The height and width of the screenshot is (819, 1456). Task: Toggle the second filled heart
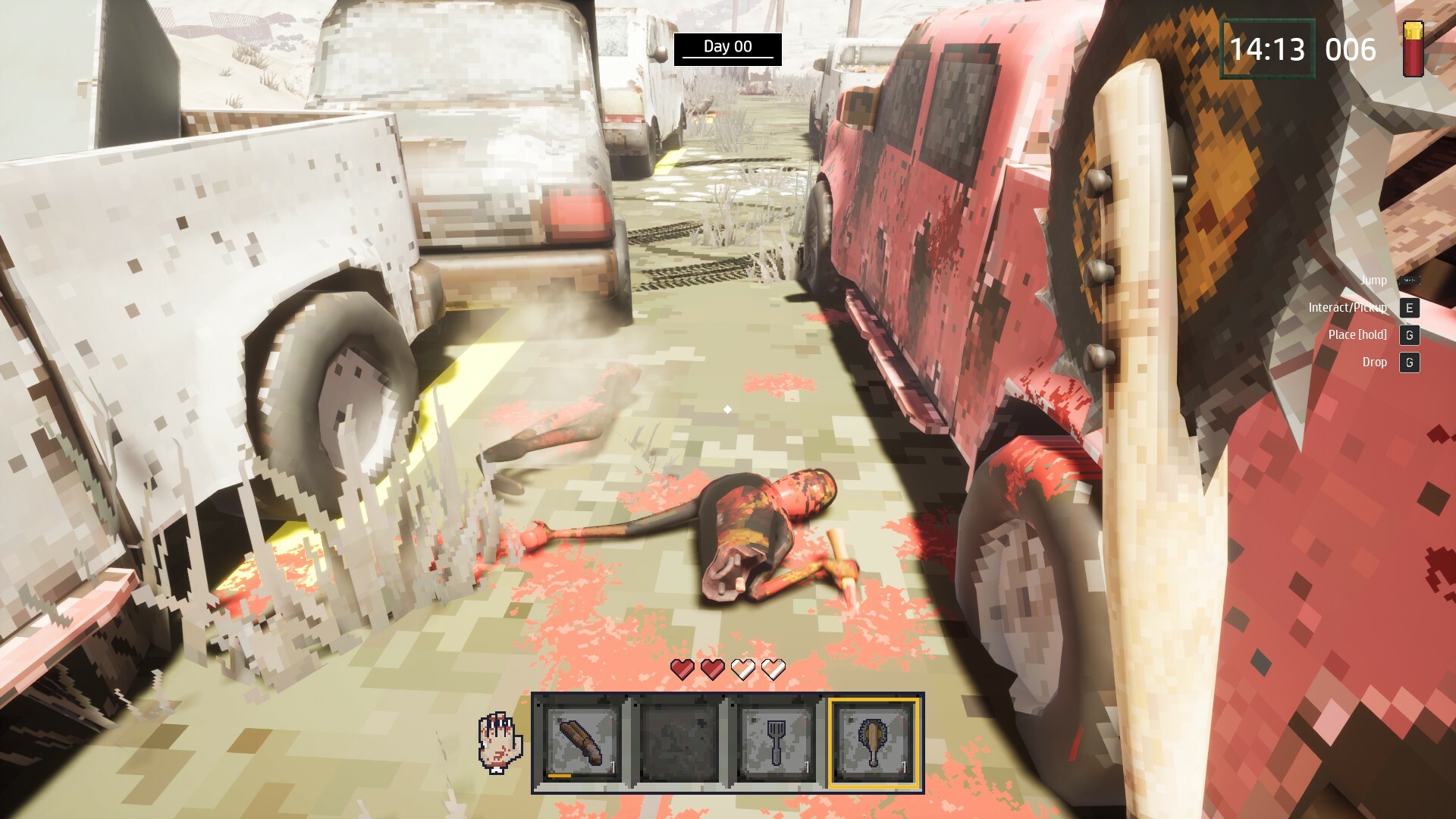point(711,670)
